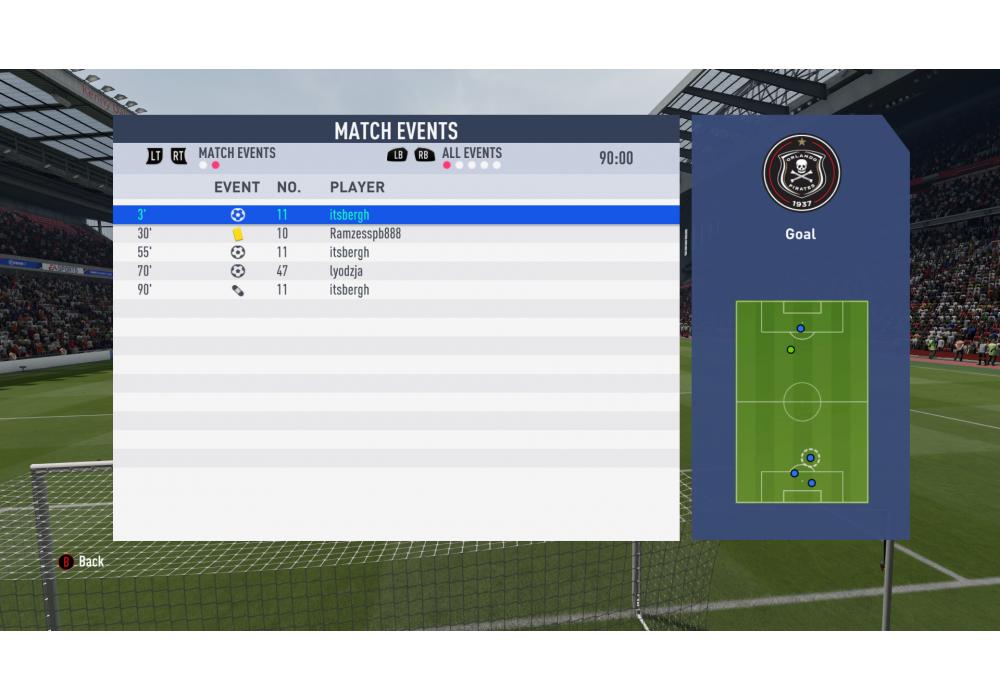Switch to the All Events filter
This screenshot has width=1000, height=700.
(471, 154)
